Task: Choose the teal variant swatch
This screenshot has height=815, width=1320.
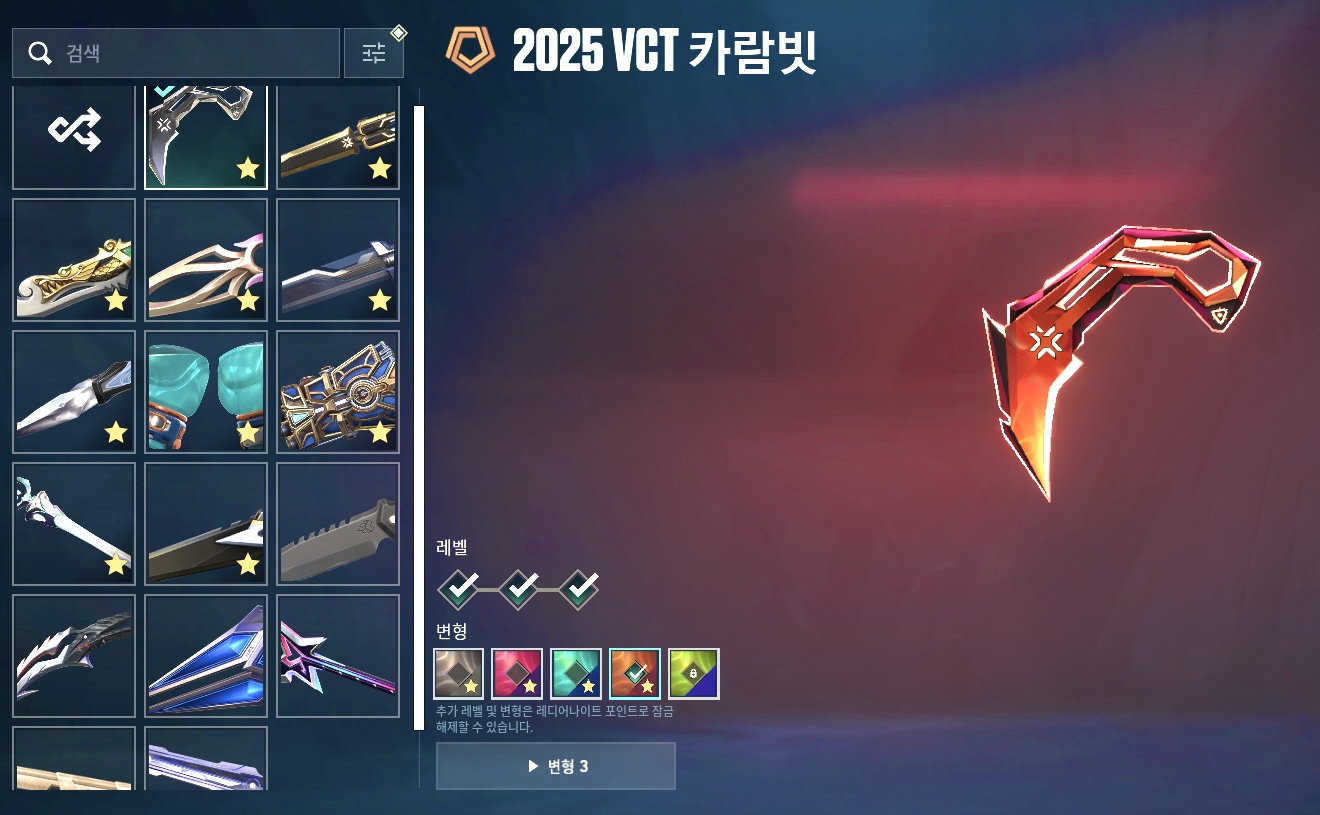Action: click(x=576, y=674)
